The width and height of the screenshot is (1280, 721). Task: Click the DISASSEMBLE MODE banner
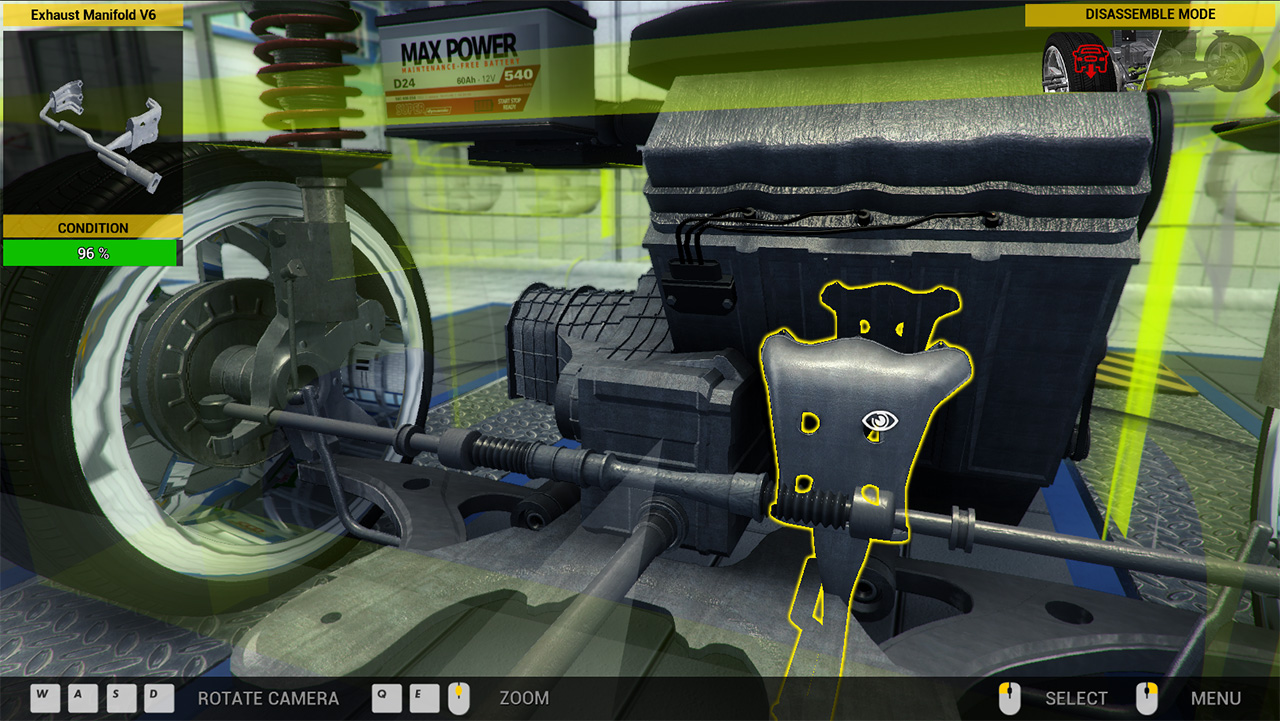click(x=1150, y=14)
